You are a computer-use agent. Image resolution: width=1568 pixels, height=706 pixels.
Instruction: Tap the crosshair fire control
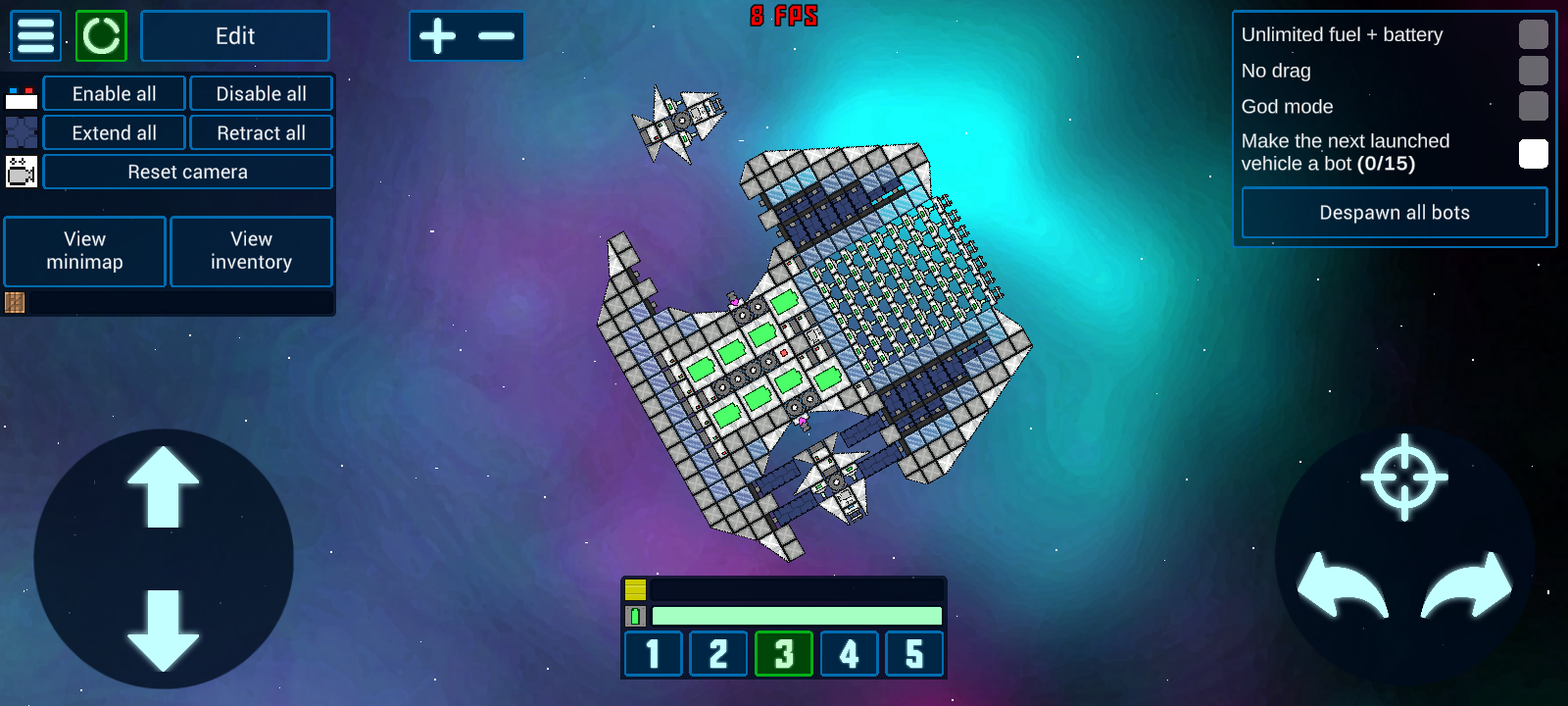pos(1404,478)
